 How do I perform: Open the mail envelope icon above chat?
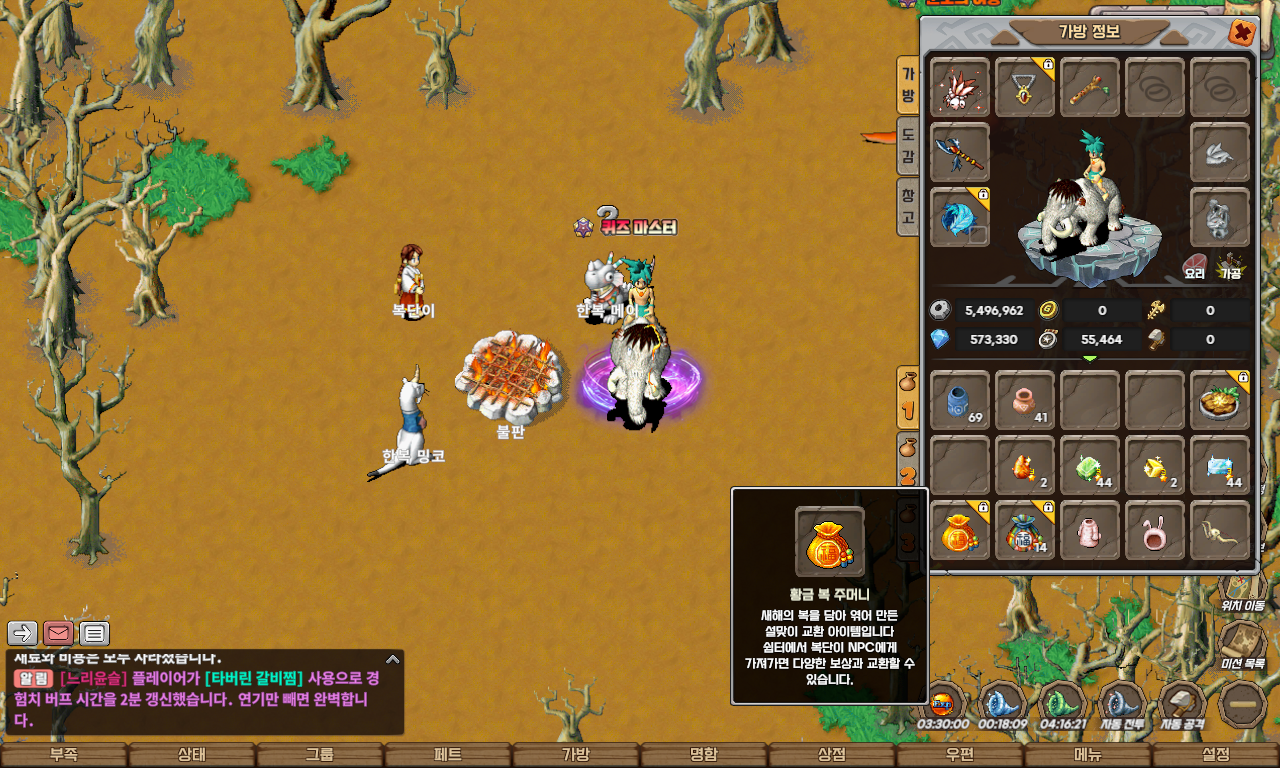click(59, 633)
